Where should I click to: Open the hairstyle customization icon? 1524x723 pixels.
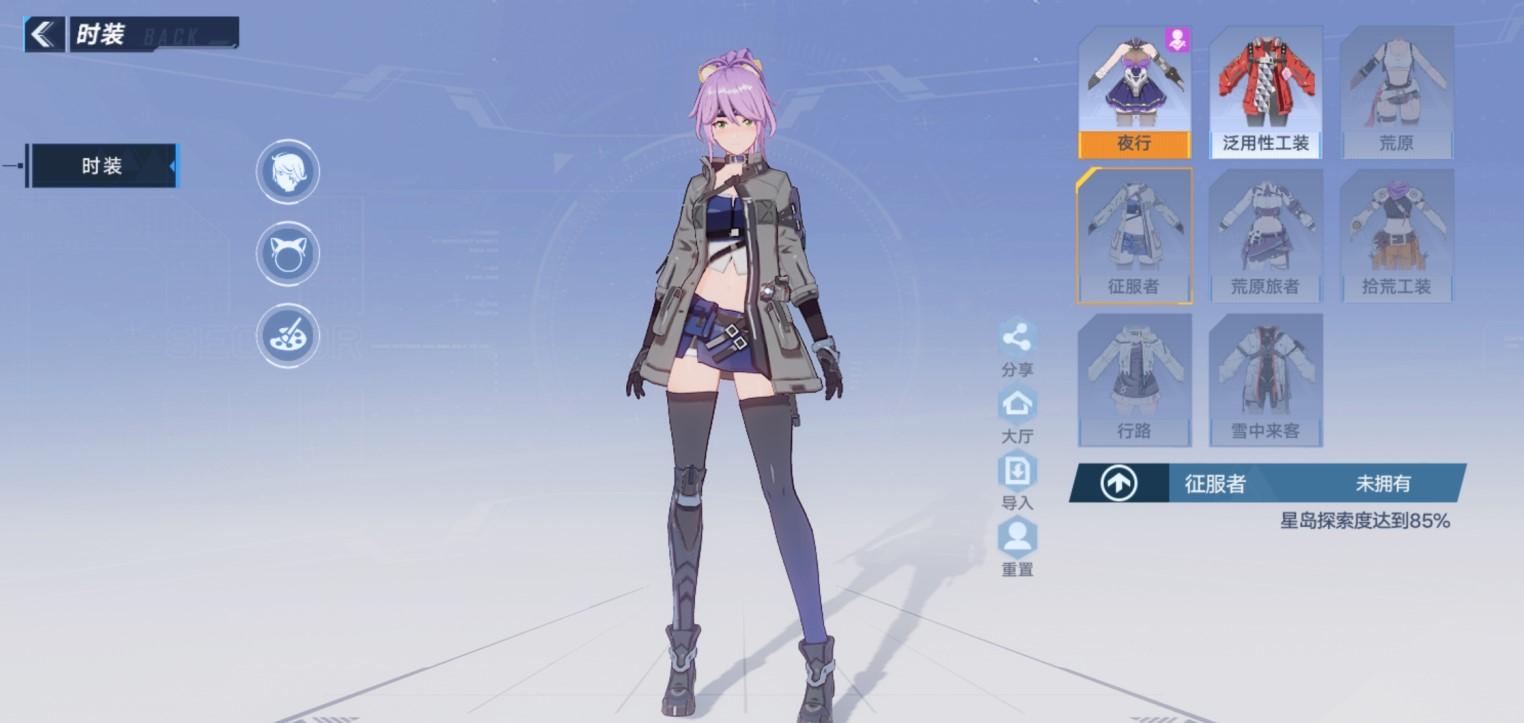pos(288,172)
